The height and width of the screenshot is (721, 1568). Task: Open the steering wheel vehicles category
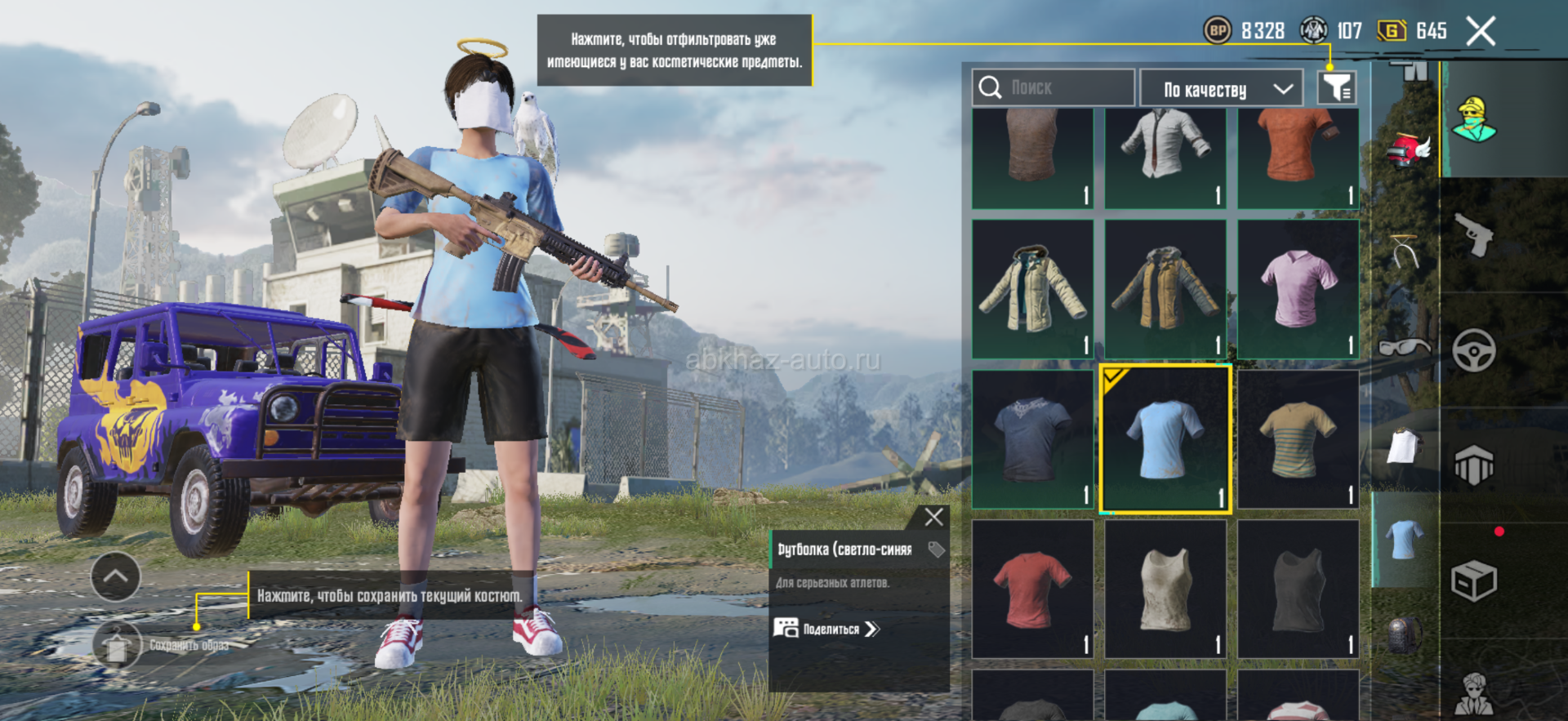pos(1474,351)
